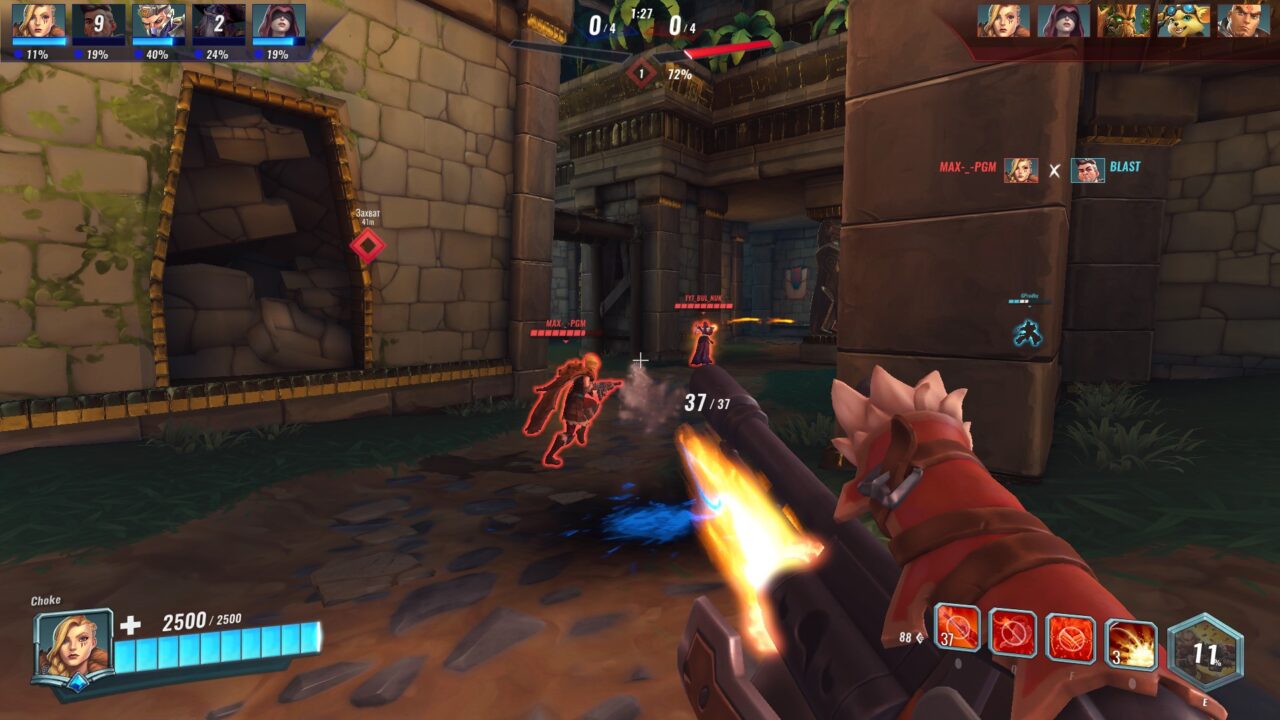Image resolution: width=1280 pixels, height=720 pixels.
Task: Select the dead ally portrait showing 9
Action: coord(98,22)
